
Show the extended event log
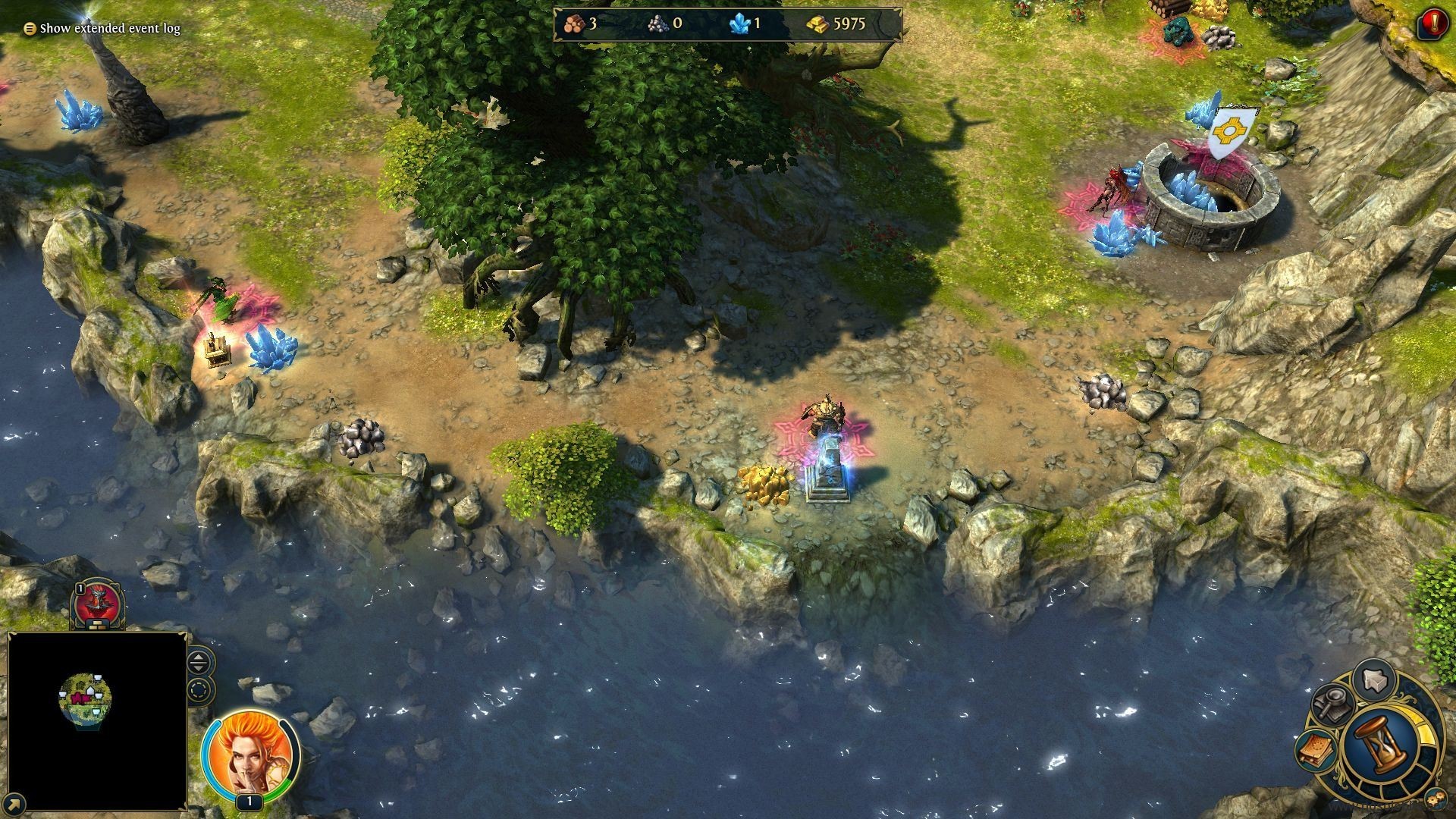[102, 29]
